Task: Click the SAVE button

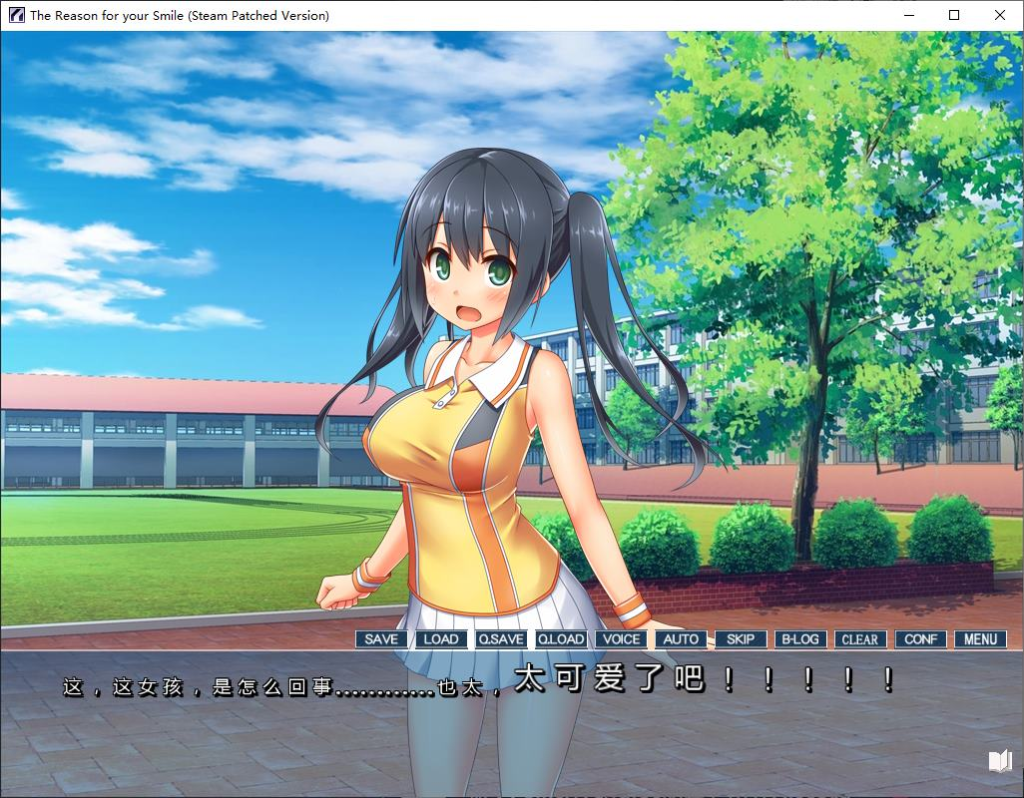Action: pos(381,639)
